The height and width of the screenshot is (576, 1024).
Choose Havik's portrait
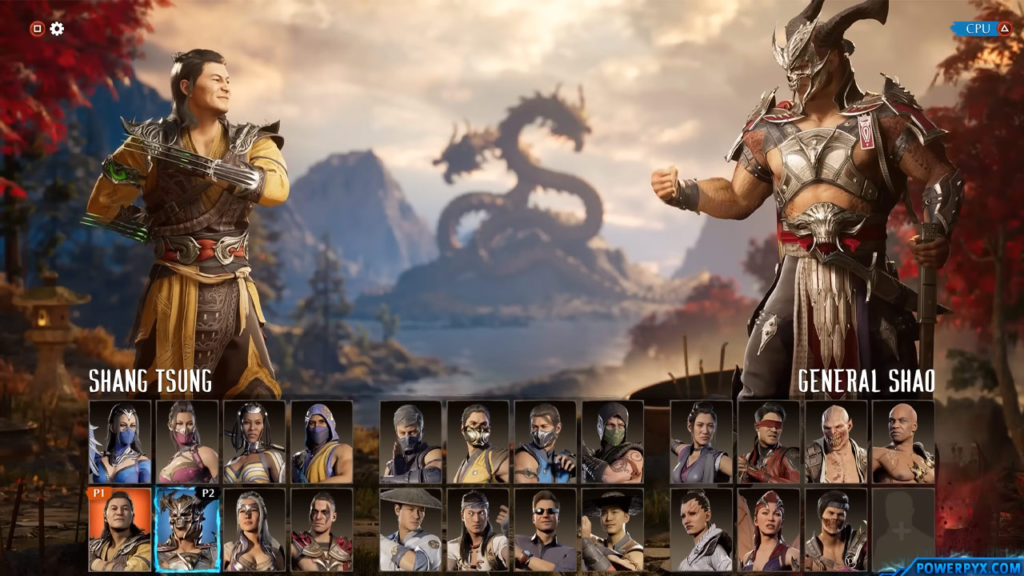pyautogui.click(x=835, y=529)
